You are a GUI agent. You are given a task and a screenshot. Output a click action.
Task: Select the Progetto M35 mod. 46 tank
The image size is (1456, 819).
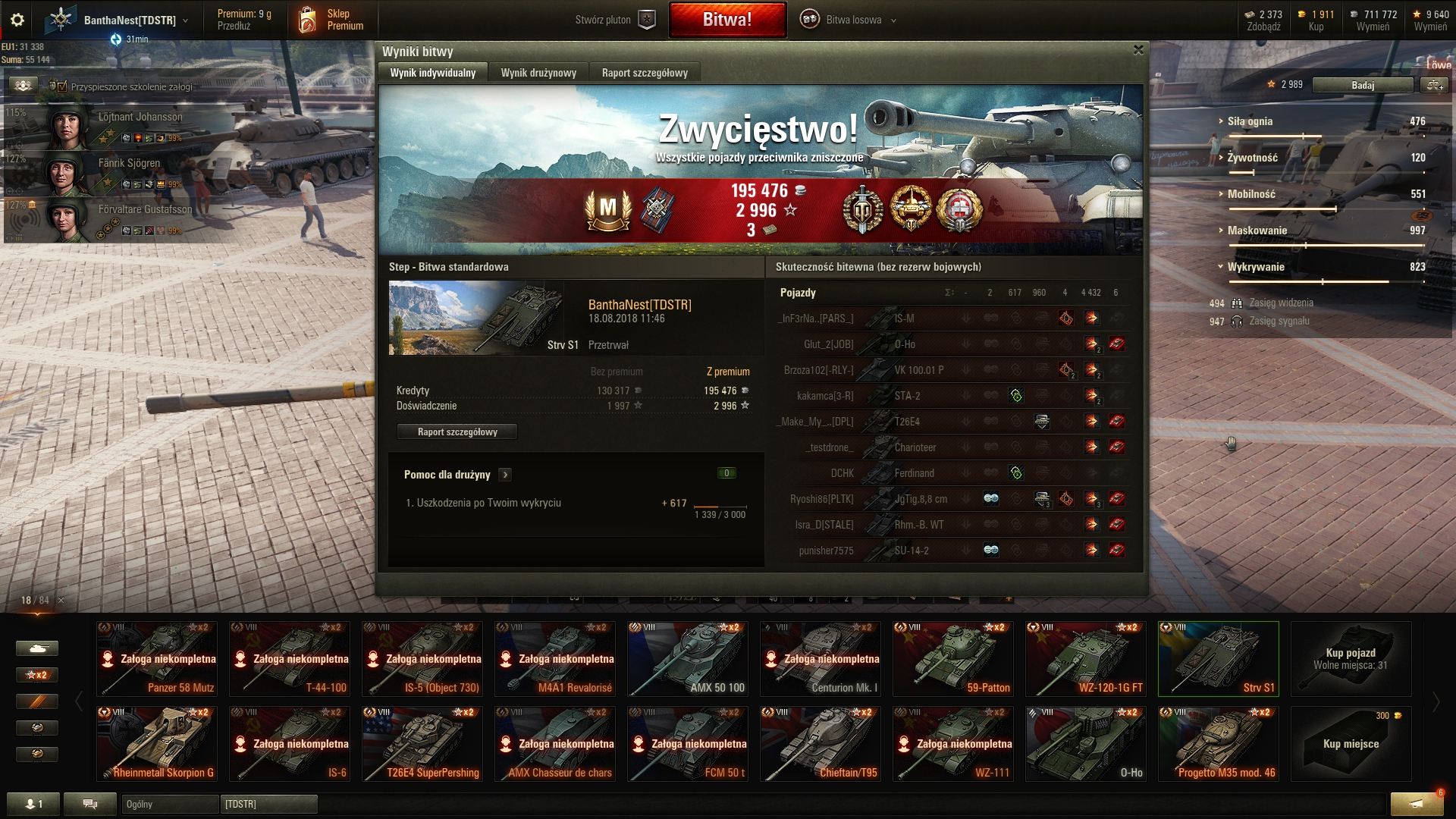[x=1219, y=744]
